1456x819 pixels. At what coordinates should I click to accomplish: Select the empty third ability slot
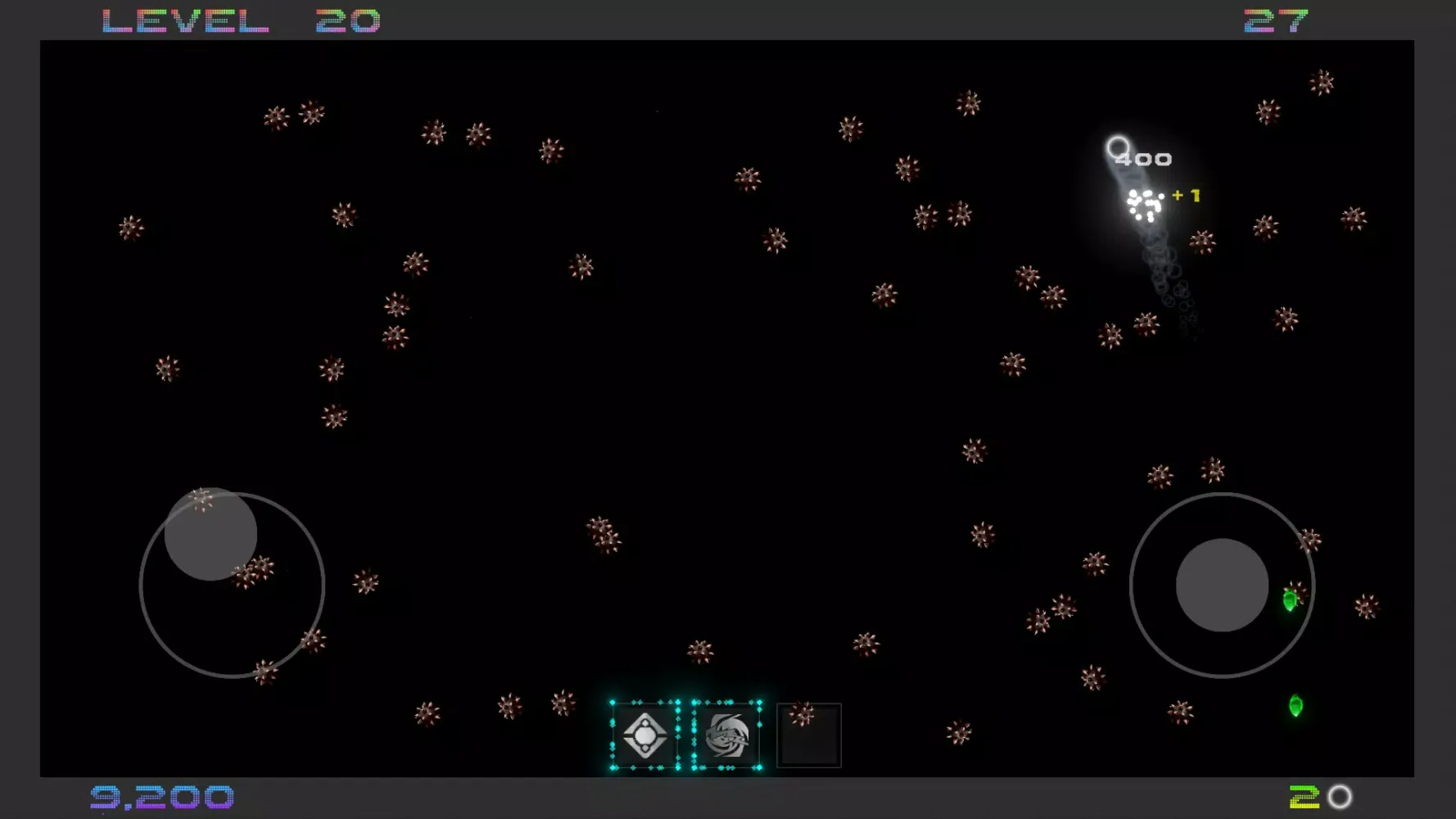tap(809, 735)
